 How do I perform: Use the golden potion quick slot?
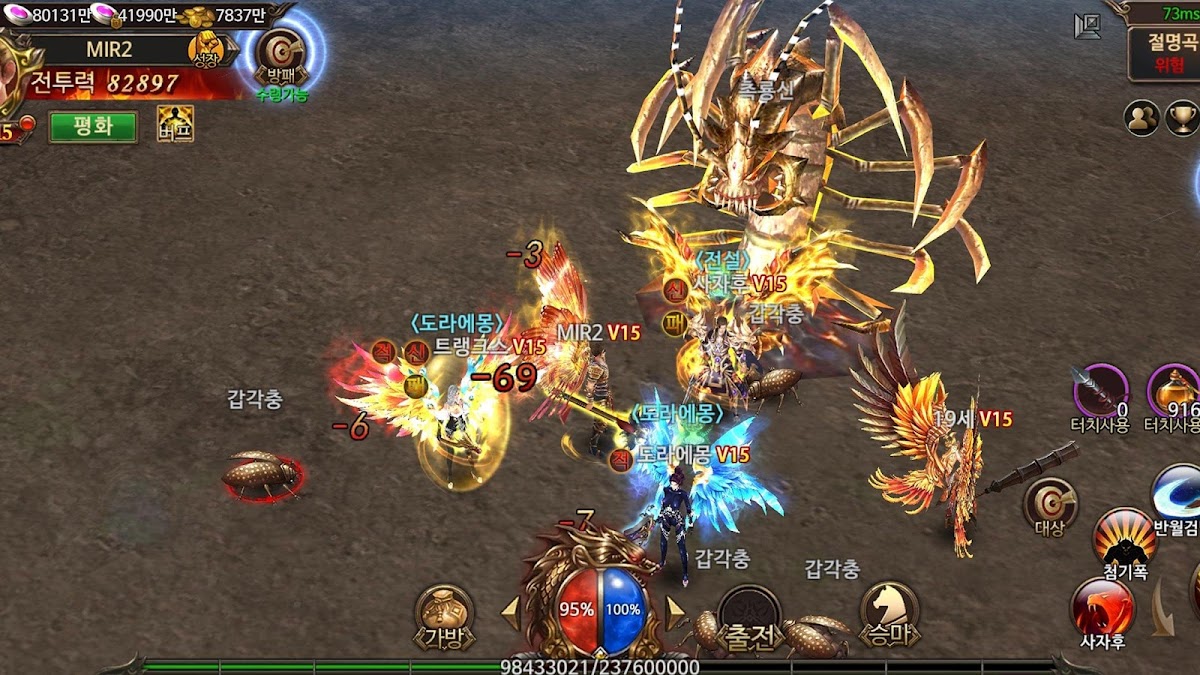click(x=1174, y=391)
